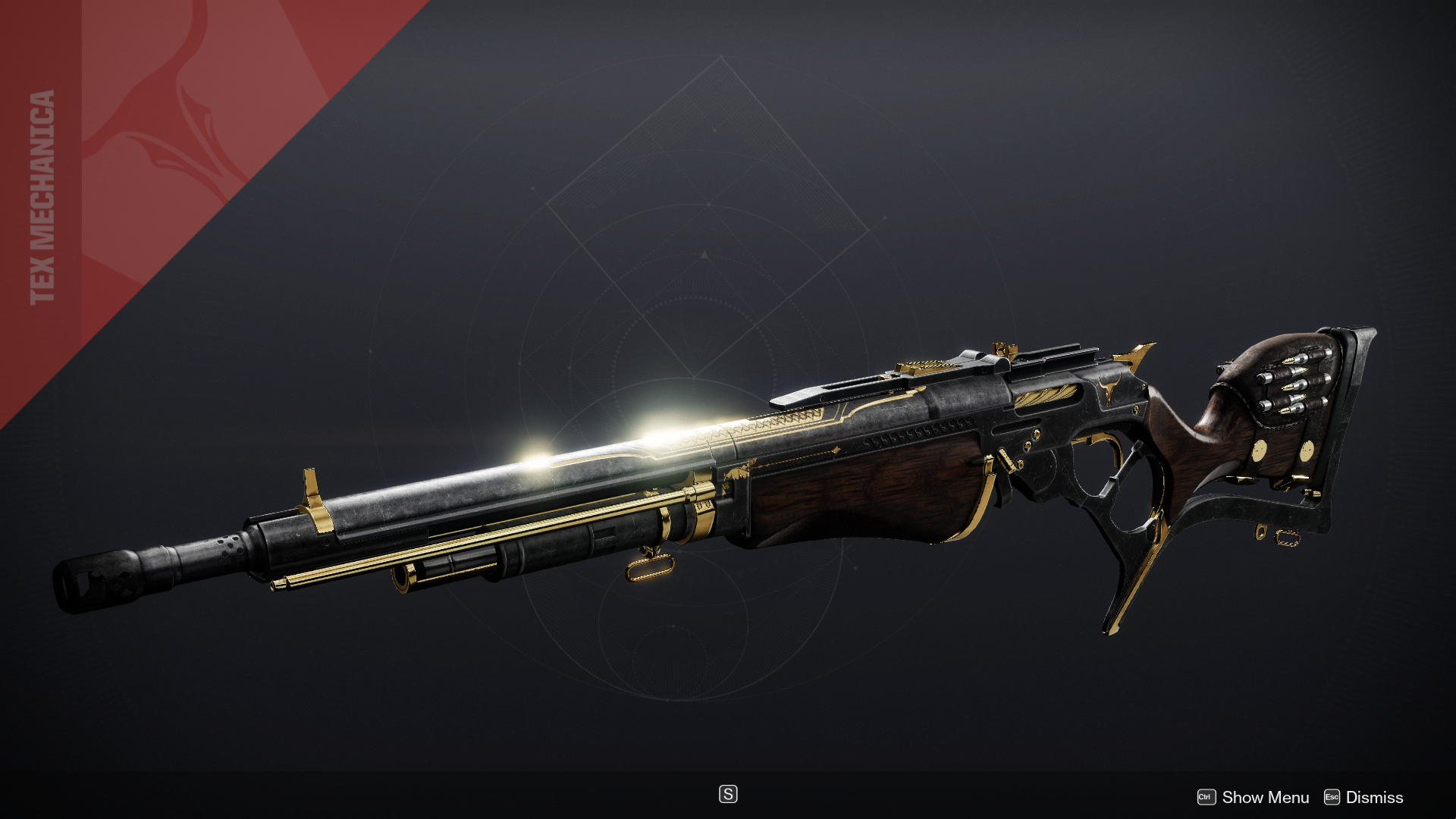Click the gold clasp on the buttstock
Screen dimensions: 1456x819
pyautogui.click(x=1261, y=450)
